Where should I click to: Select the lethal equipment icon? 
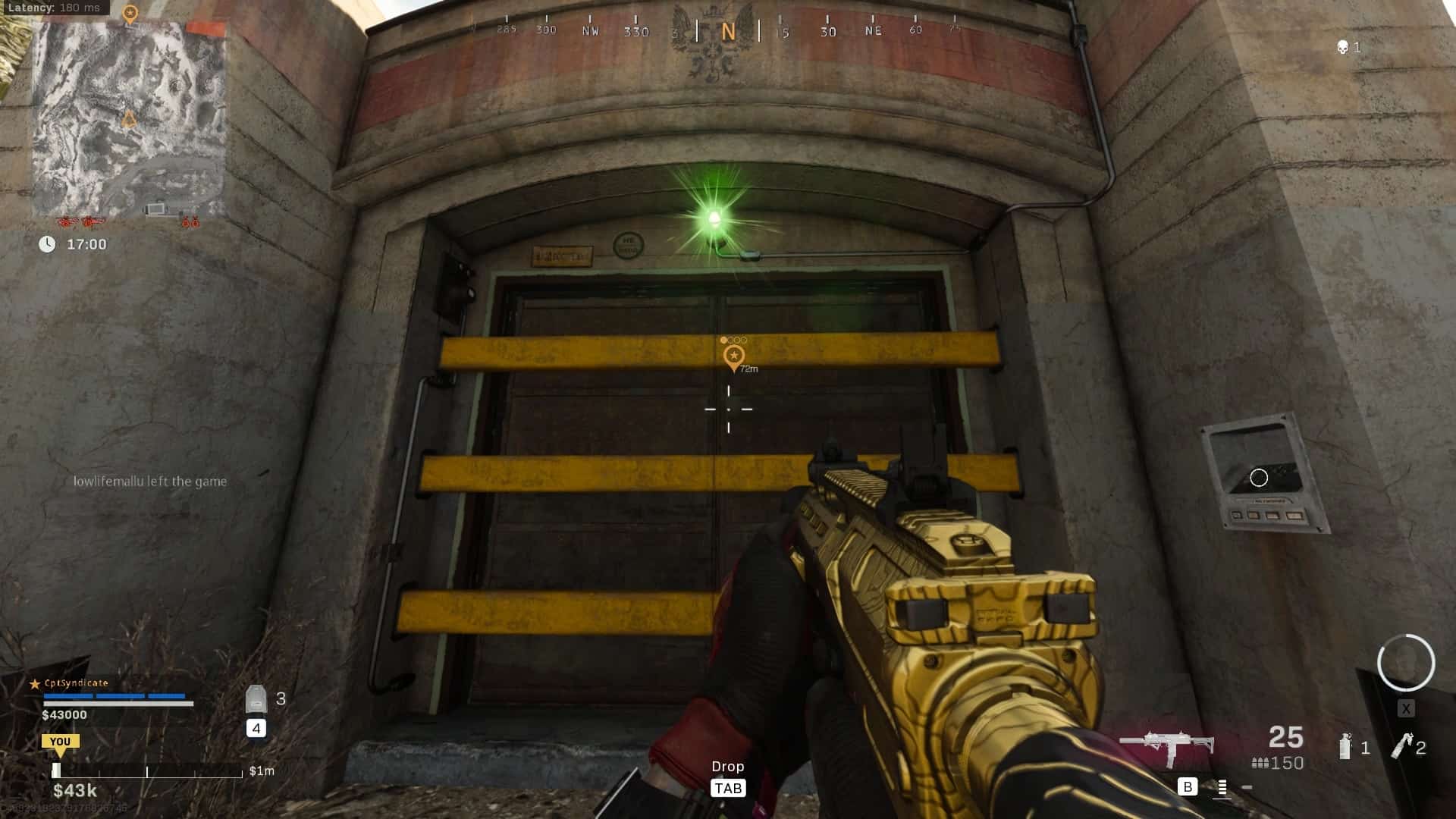(1401, 746)
